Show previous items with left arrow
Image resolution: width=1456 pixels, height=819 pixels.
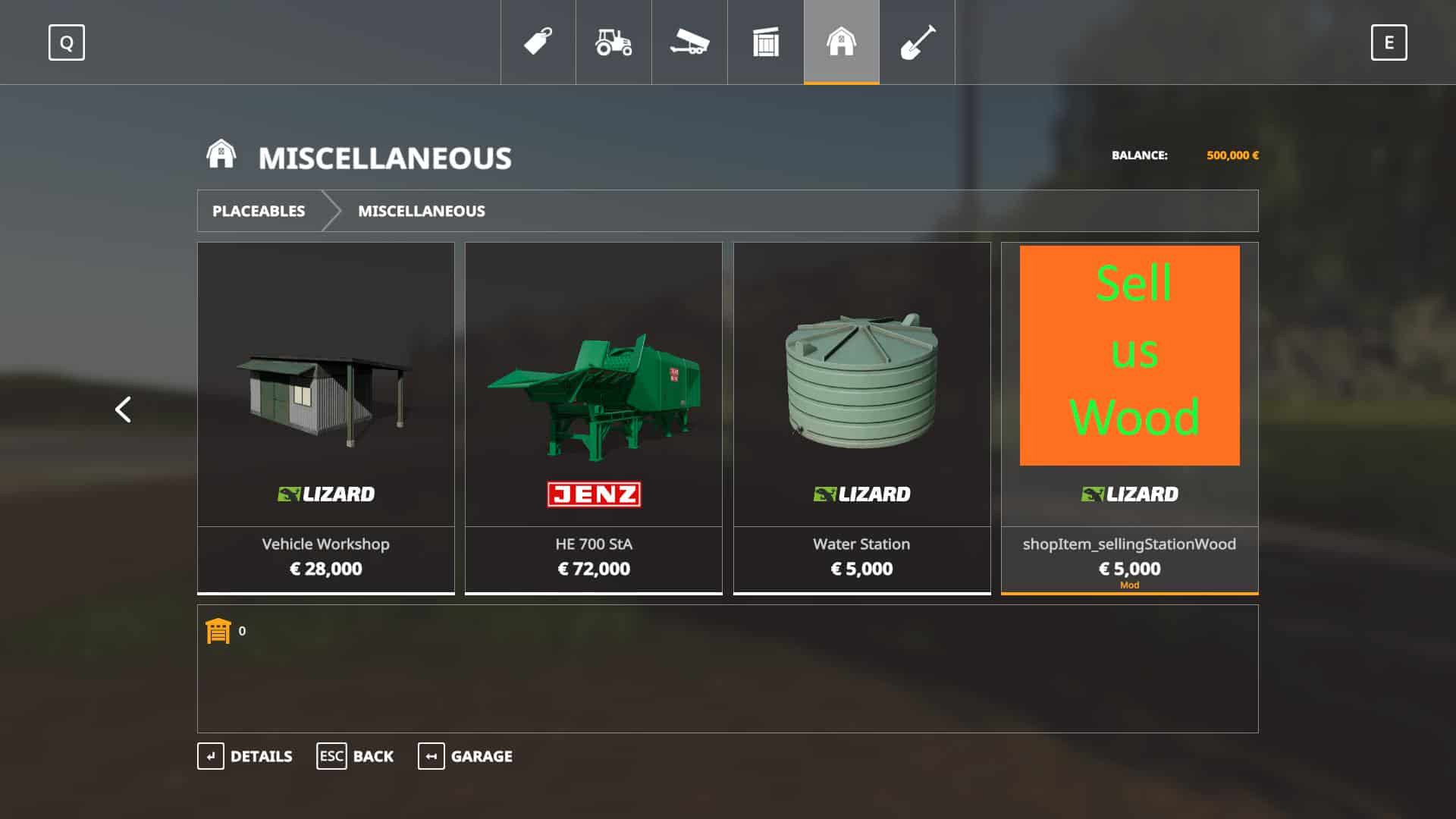point(123,409)
